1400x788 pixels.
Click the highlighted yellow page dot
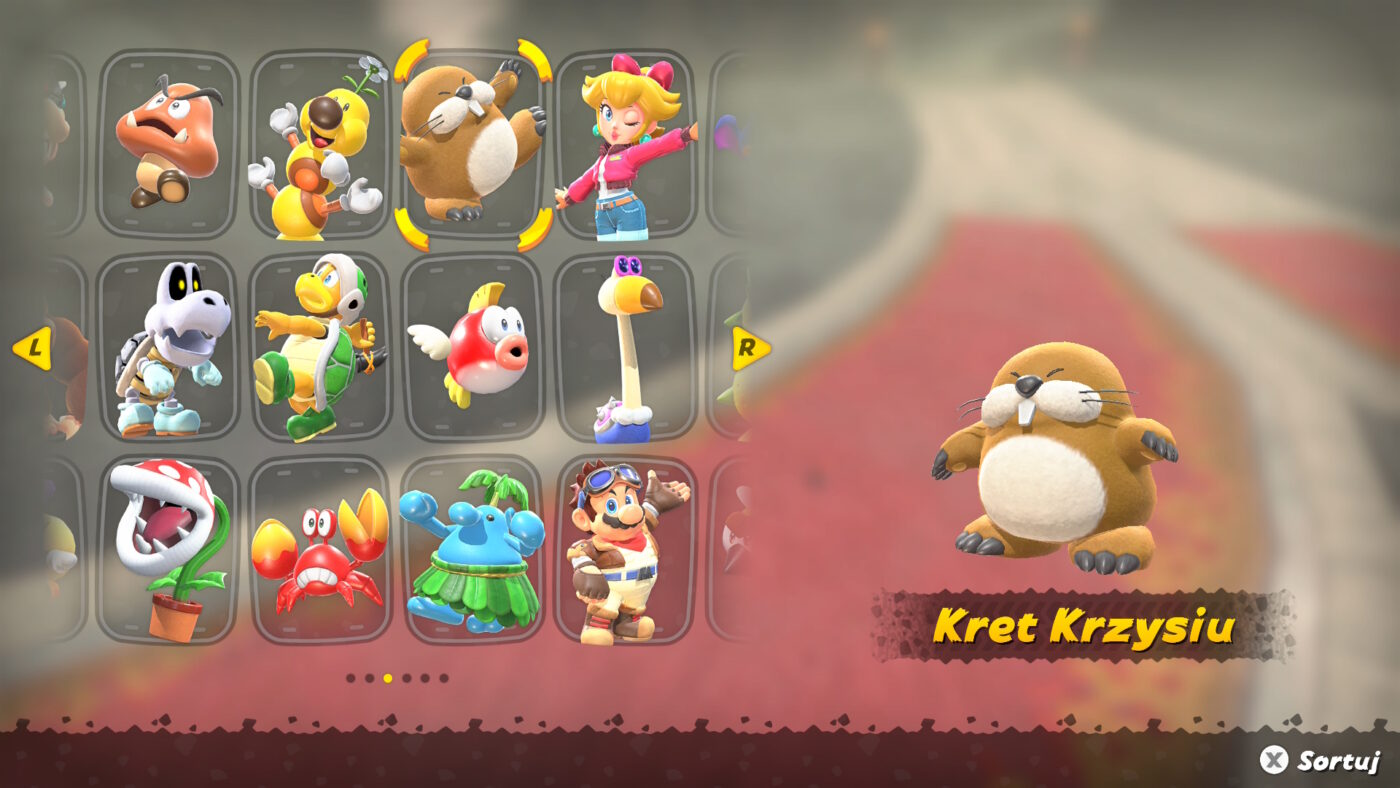click(x=388, y=678)
